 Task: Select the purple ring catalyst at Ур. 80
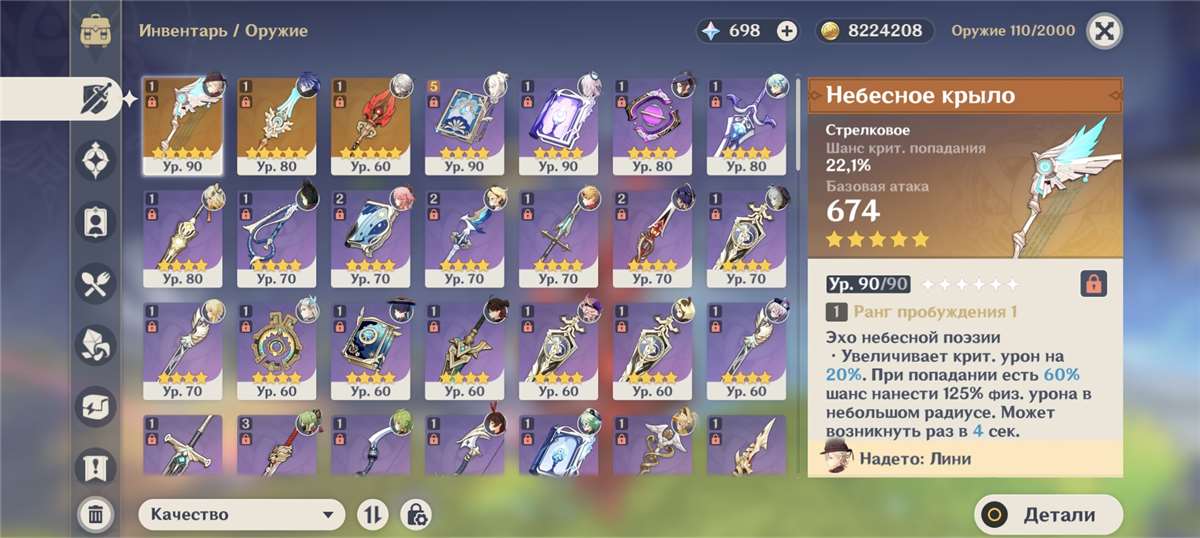pyautogui.click(x=653, y=124)
